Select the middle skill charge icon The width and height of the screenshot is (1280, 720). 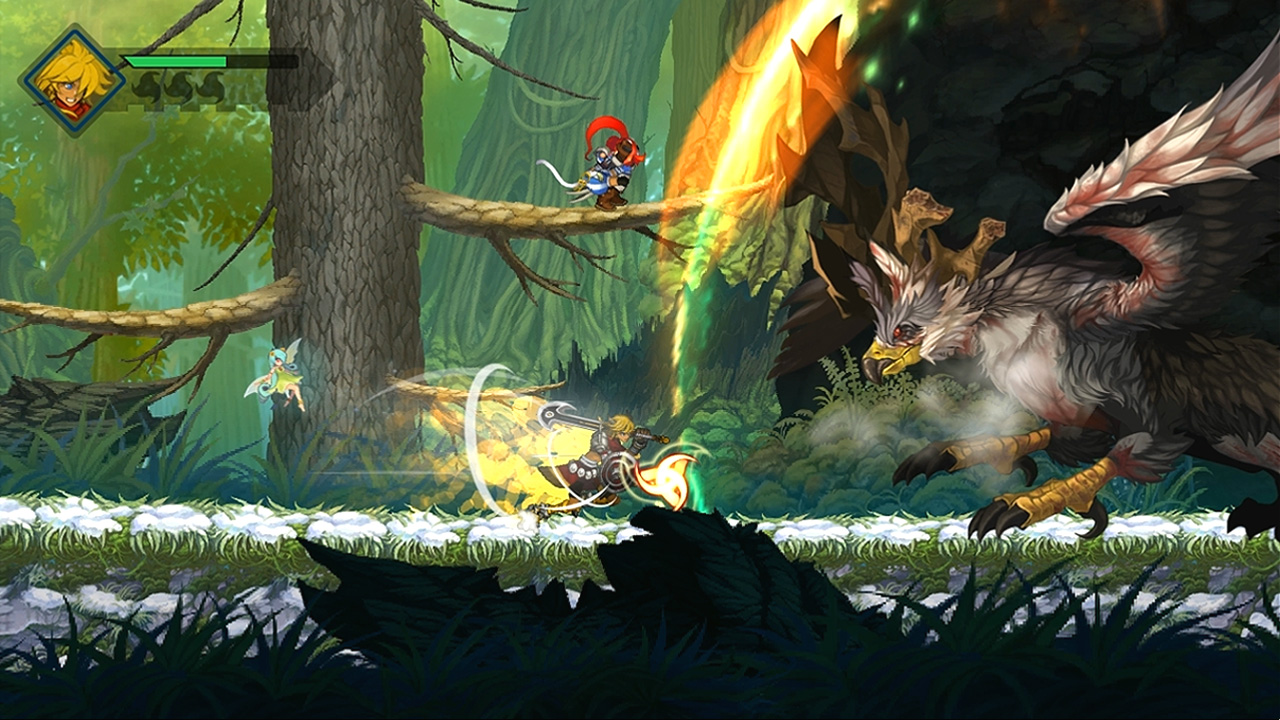click(180, 84)
